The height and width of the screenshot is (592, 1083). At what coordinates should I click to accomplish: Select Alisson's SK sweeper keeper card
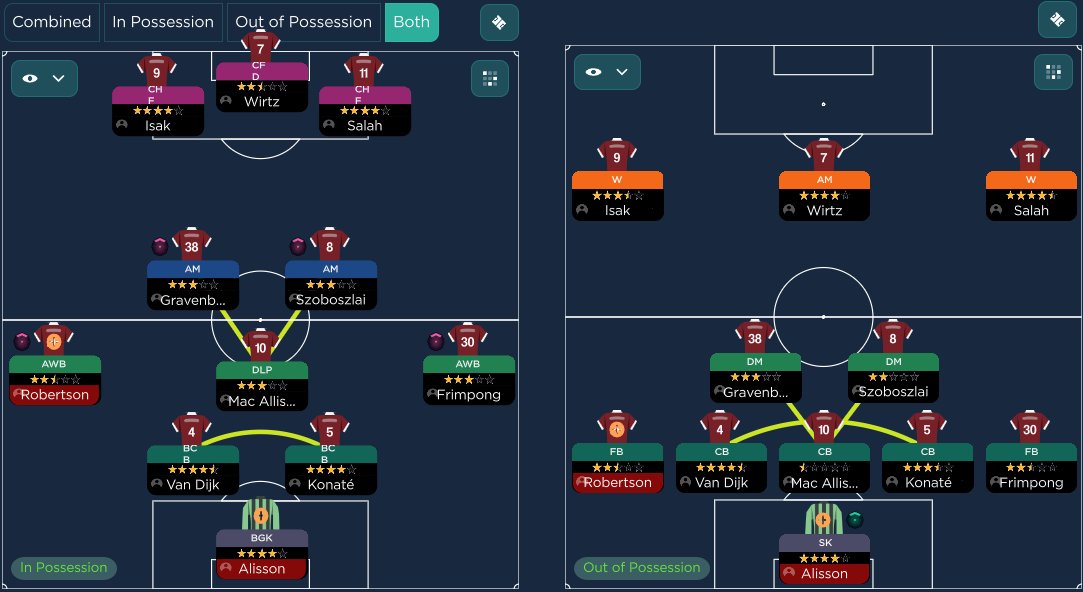(824, 559)
